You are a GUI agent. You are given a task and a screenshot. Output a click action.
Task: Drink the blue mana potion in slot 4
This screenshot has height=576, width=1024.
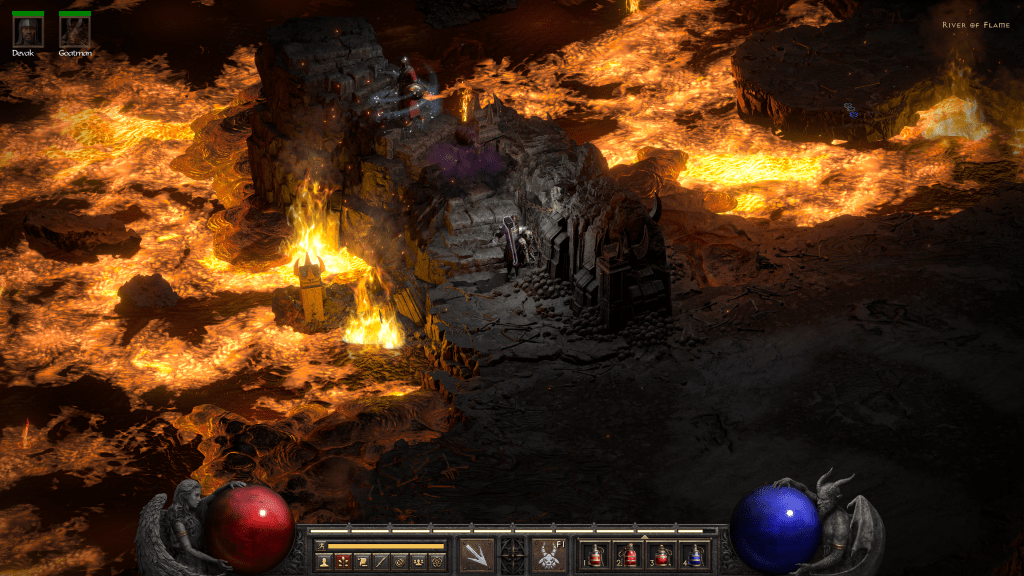[695, 557]
